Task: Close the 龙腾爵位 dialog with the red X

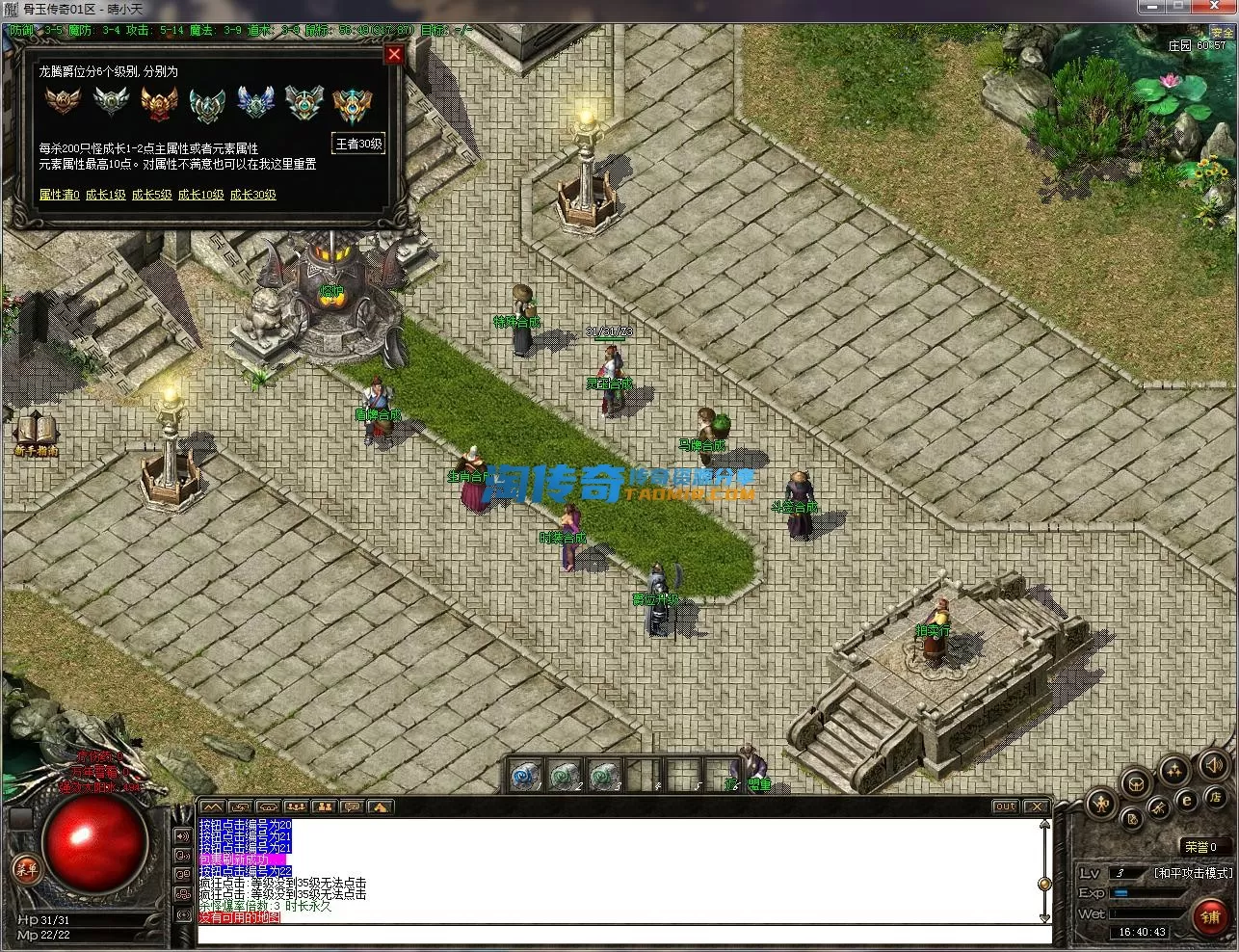Action: tap(393, 55)
